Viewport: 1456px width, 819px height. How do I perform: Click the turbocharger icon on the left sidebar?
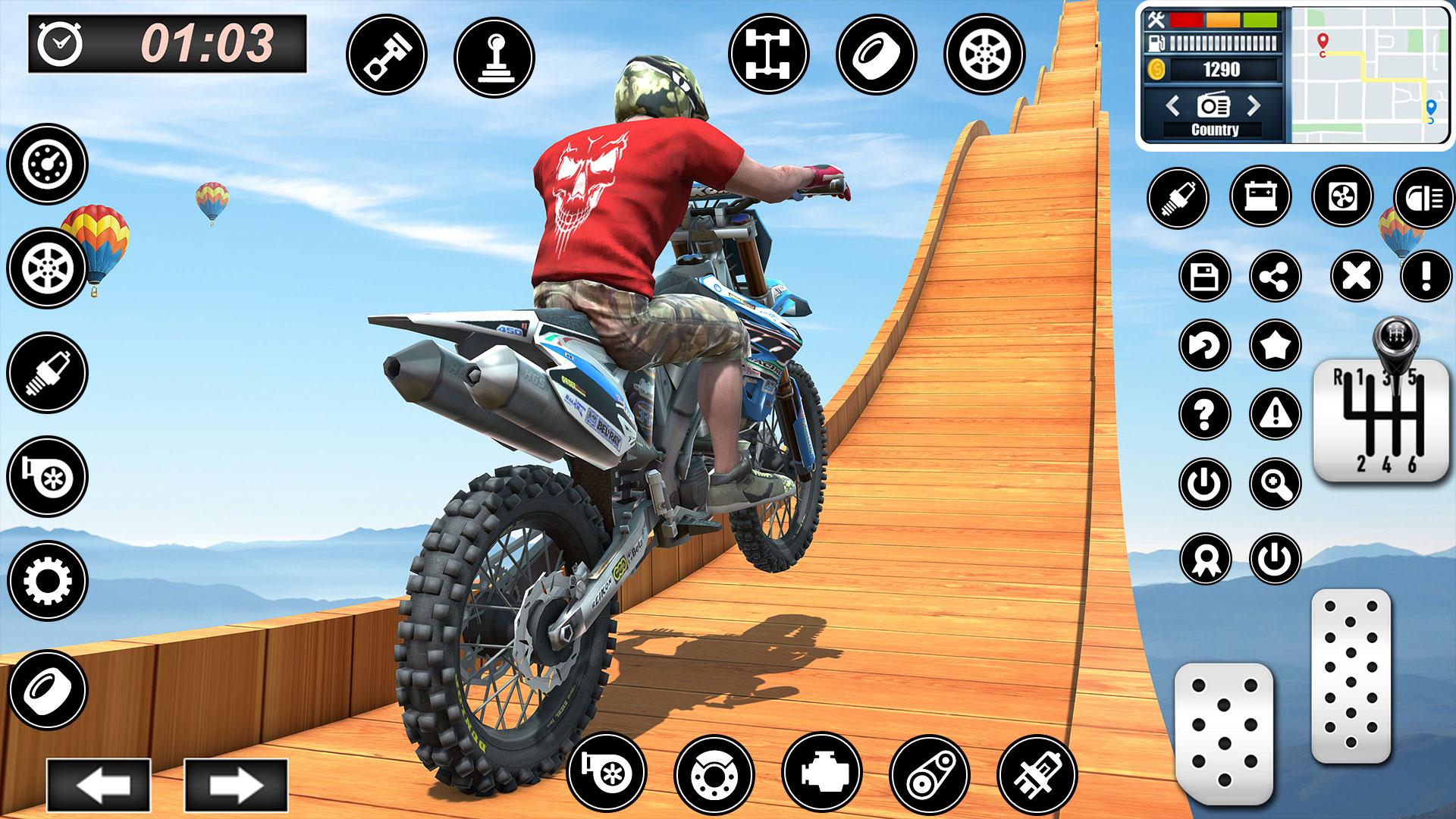[x=47, y=475]
